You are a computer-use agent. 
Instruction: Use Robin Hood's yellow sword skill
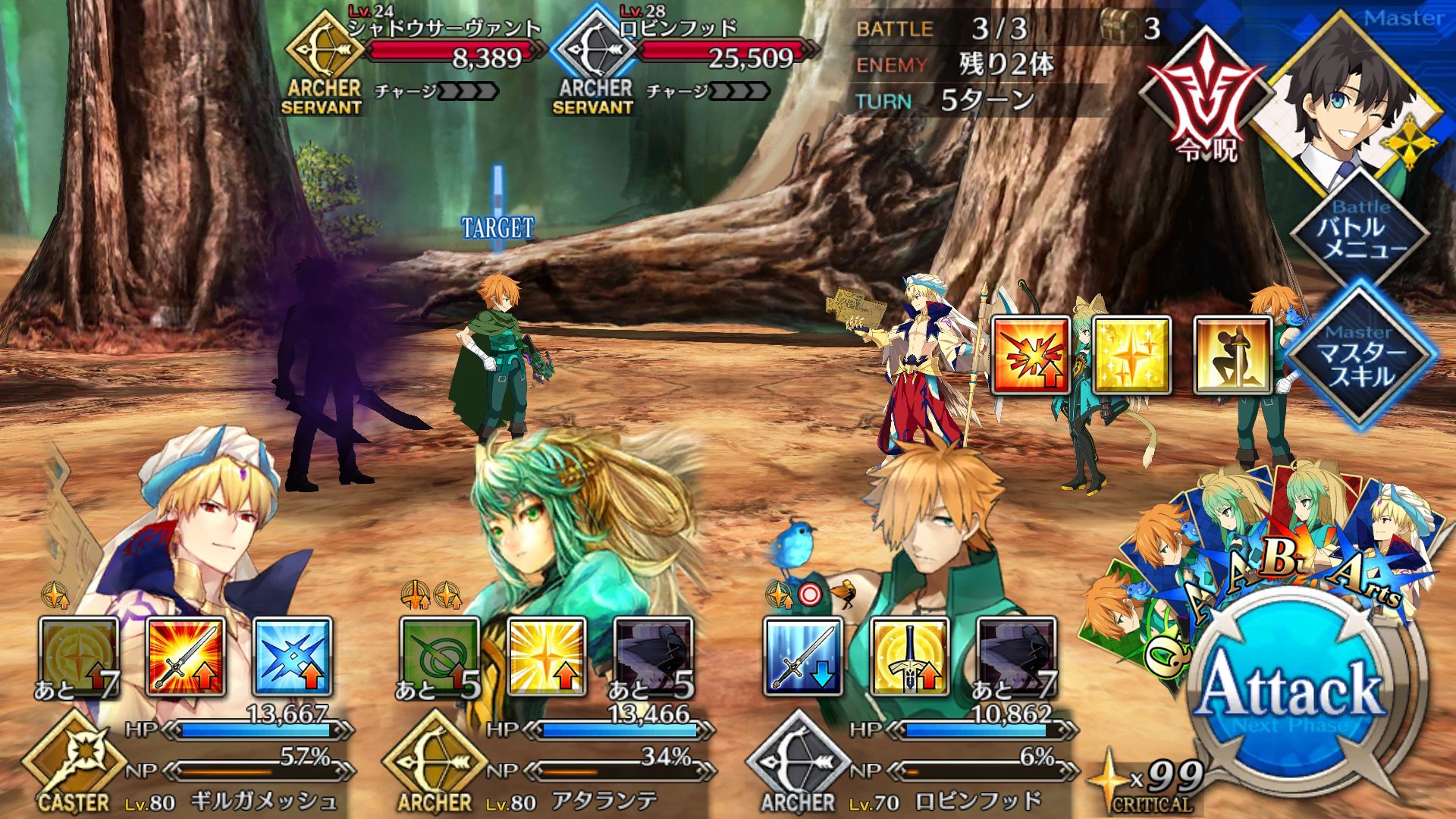click(x=909, y=657)
